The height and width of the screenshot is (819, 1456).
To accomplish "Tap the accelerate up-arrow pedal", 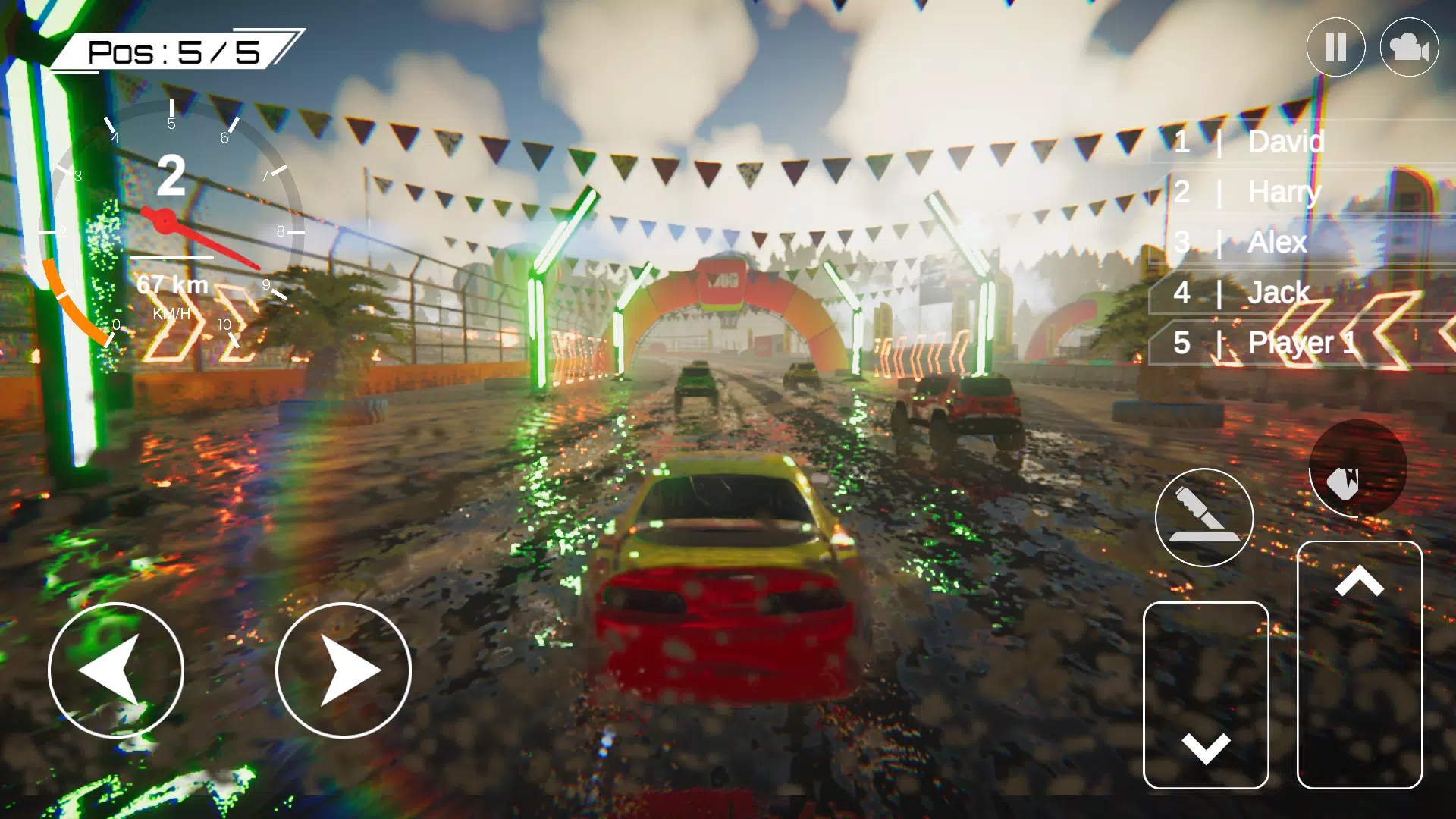I will (x=1359, y=664).
